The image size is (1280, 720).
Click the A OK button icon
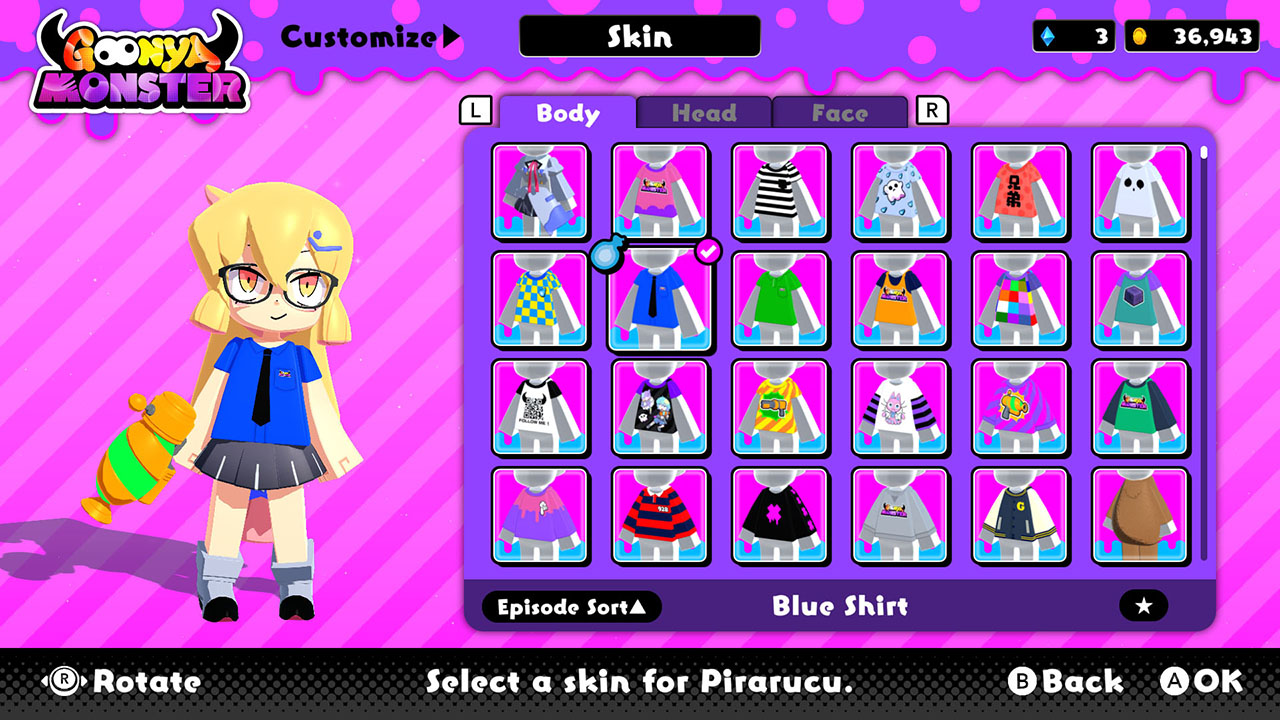tap(1177, 681)
